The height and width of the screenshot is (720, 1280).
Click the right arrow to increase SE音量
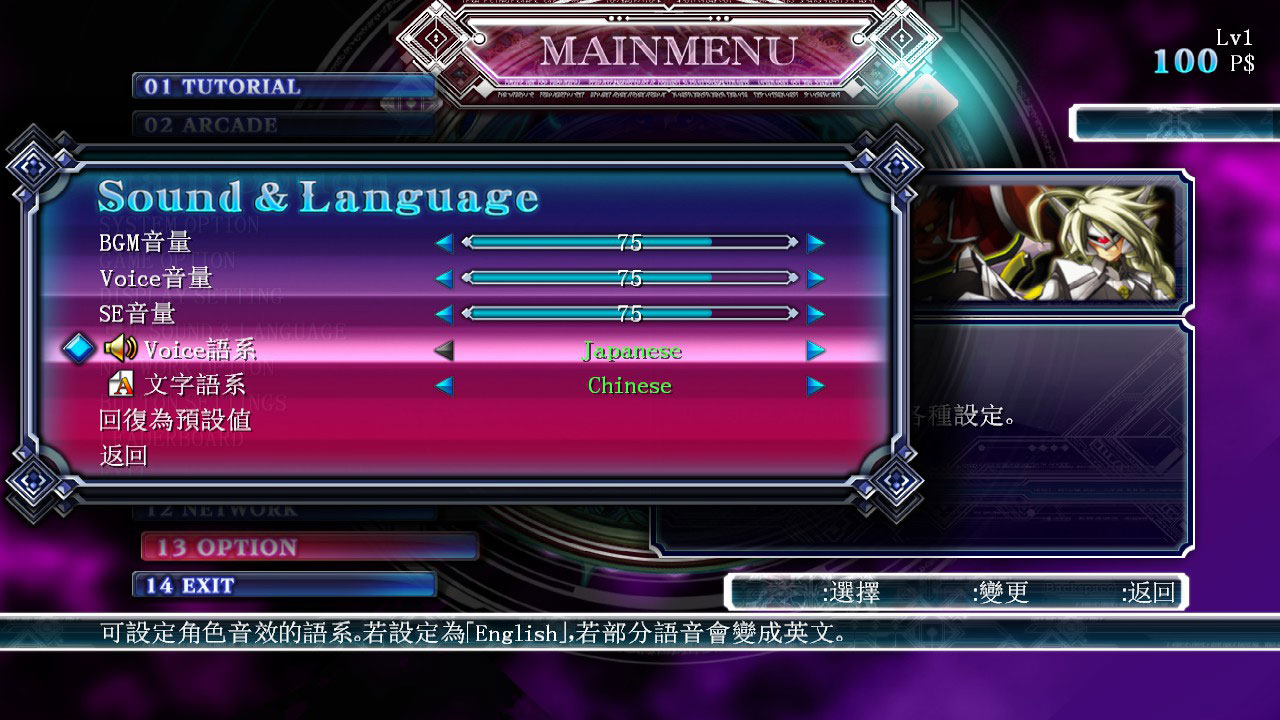click(x=816, y=312)
